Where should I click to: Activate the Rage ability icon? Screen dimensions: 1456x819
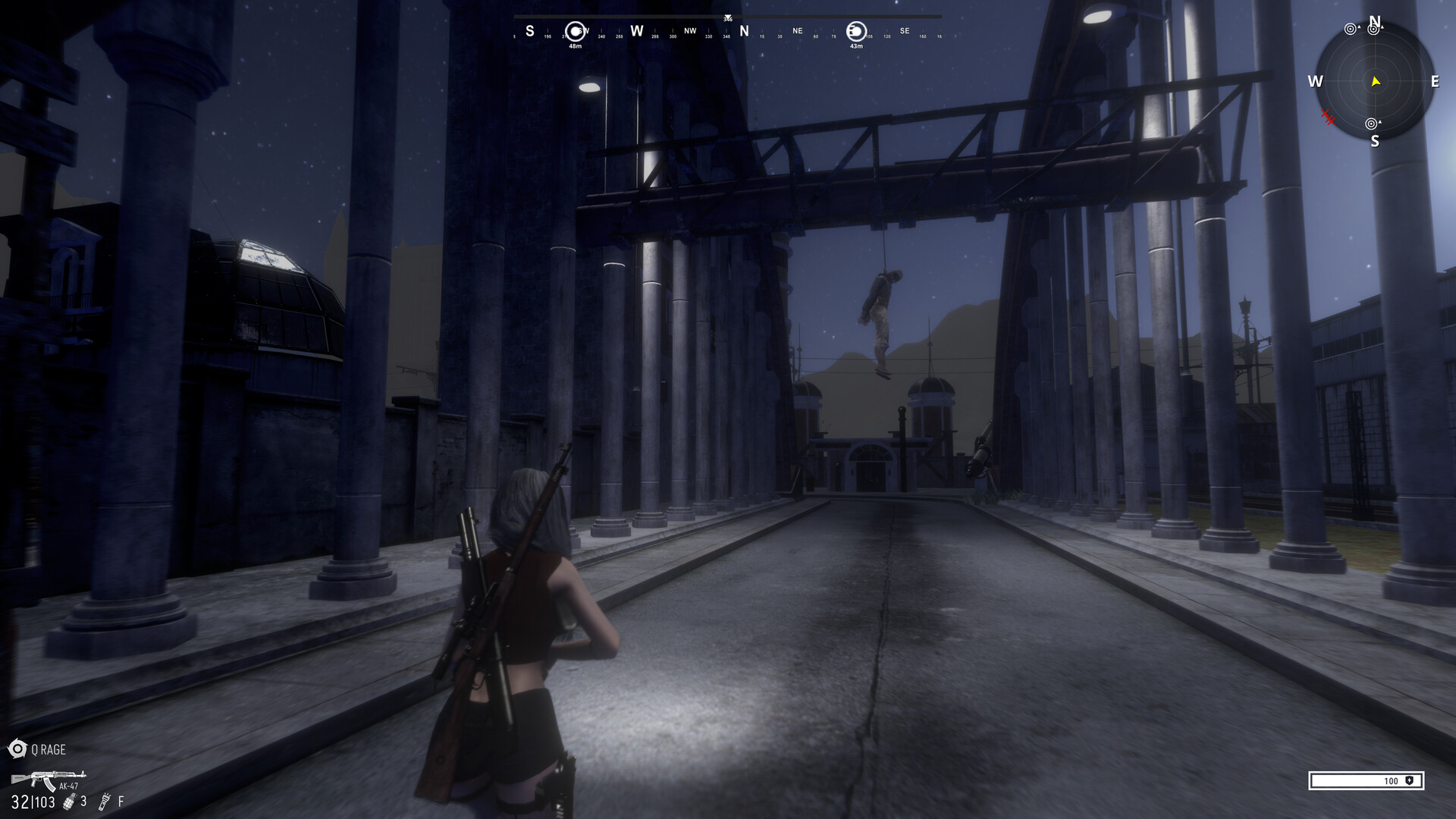tap(17, 749)
